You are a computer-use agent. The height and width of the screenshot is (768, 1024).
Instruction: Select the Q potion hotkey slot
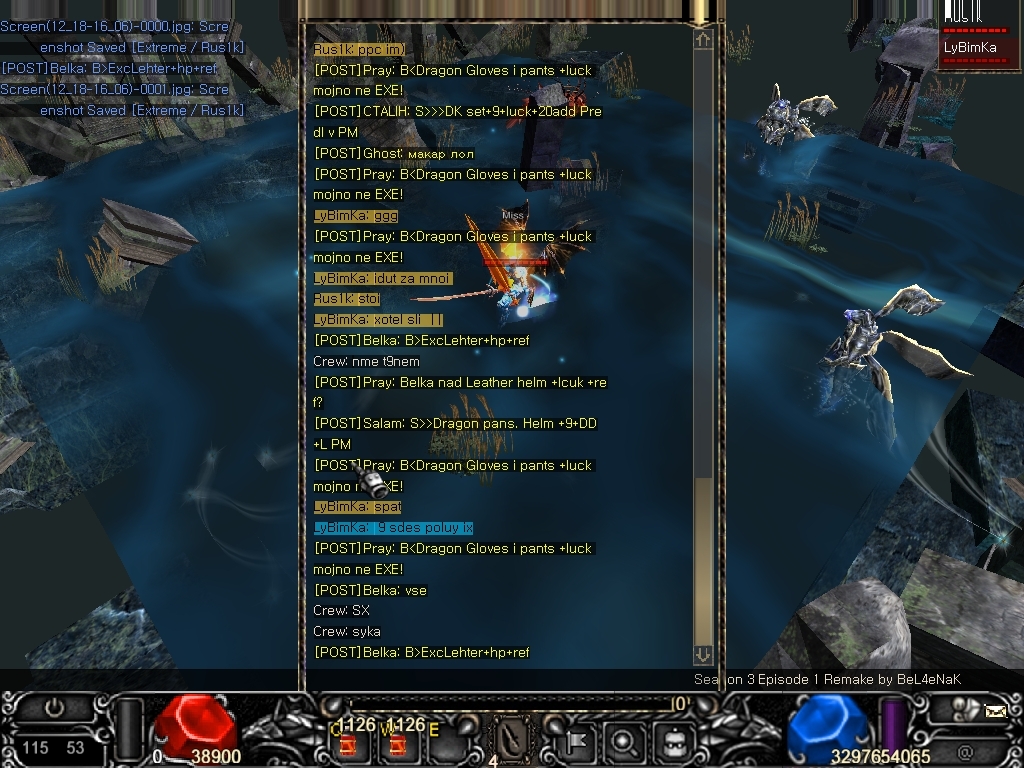pyautogui.click(x=349, y=743)
